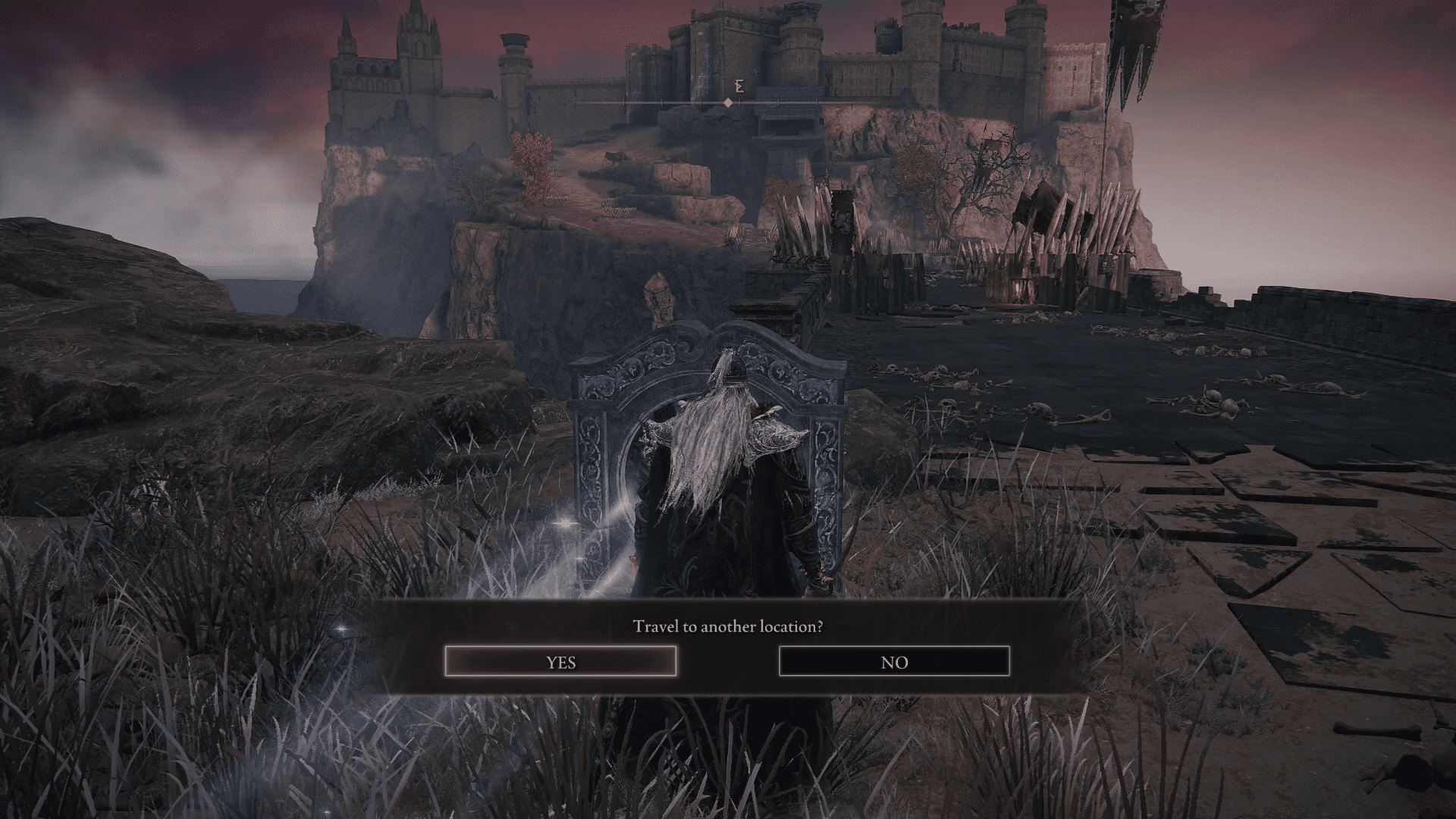Switch selection to the NO option
The width and height of the screenshot is (1456, 819).
pyautogui.click(x=895, y=661)
